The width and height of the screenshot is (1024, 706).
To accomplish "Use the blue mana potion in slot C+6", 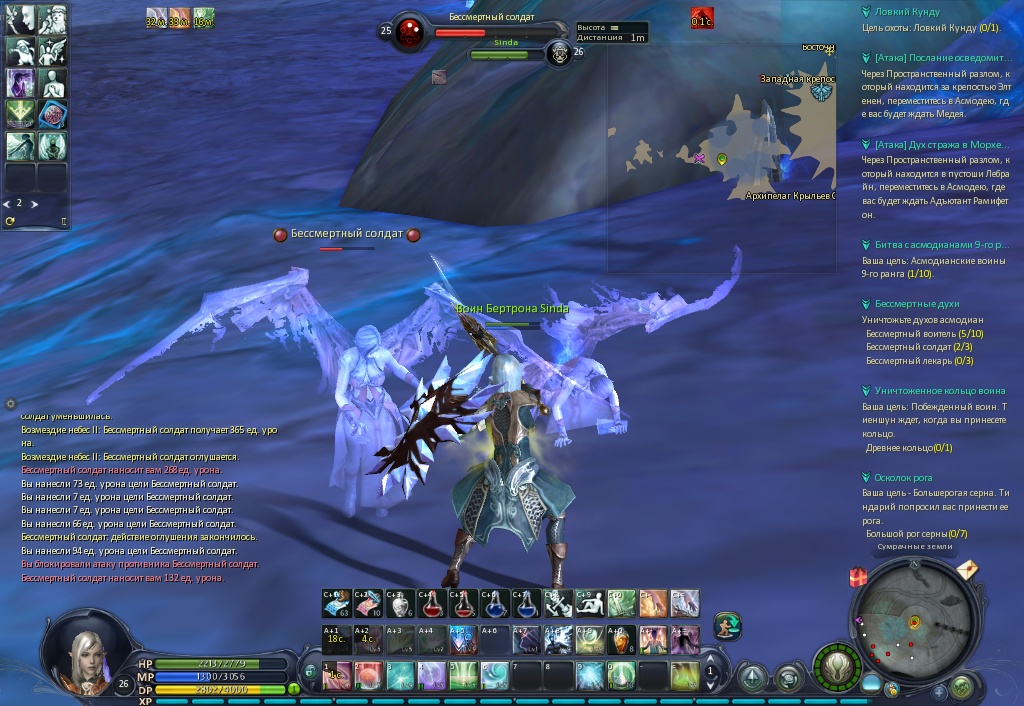I will (494, 603).
